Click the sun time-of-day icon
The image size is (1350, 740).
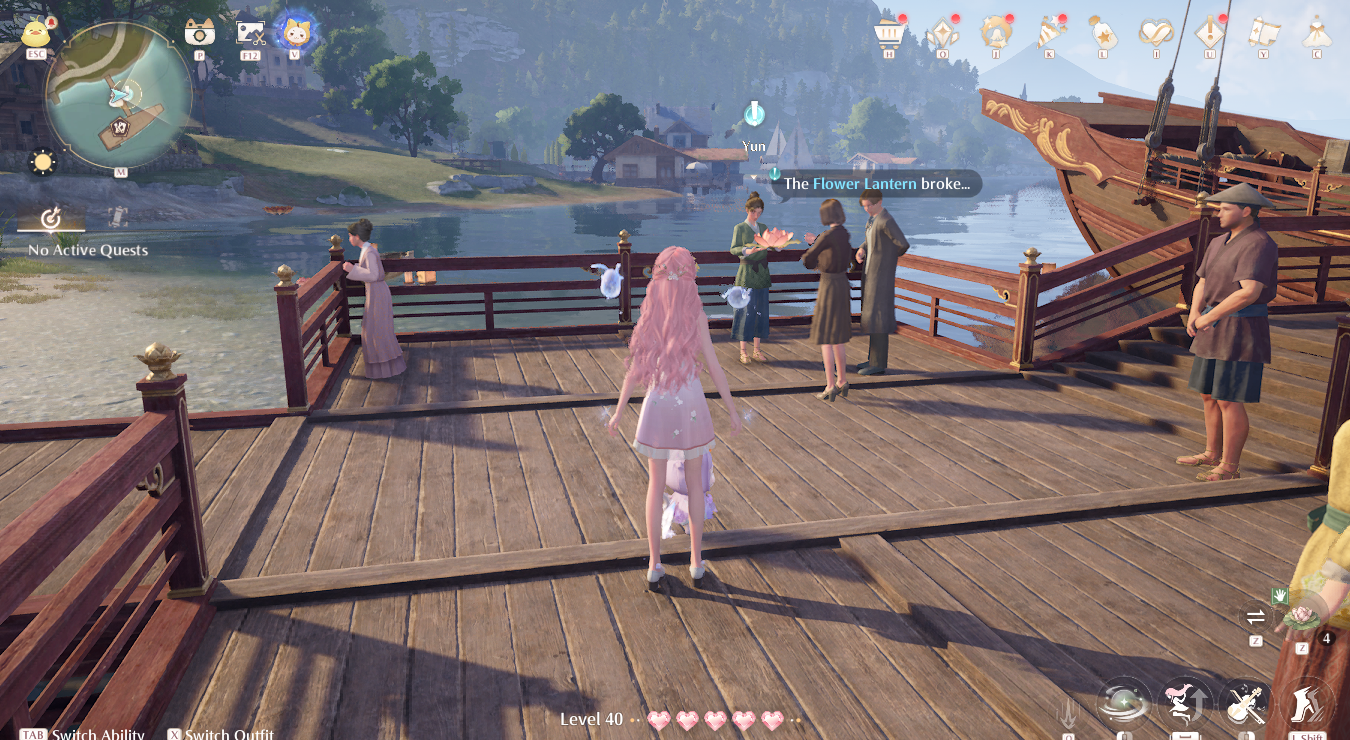tap(42, 162)
